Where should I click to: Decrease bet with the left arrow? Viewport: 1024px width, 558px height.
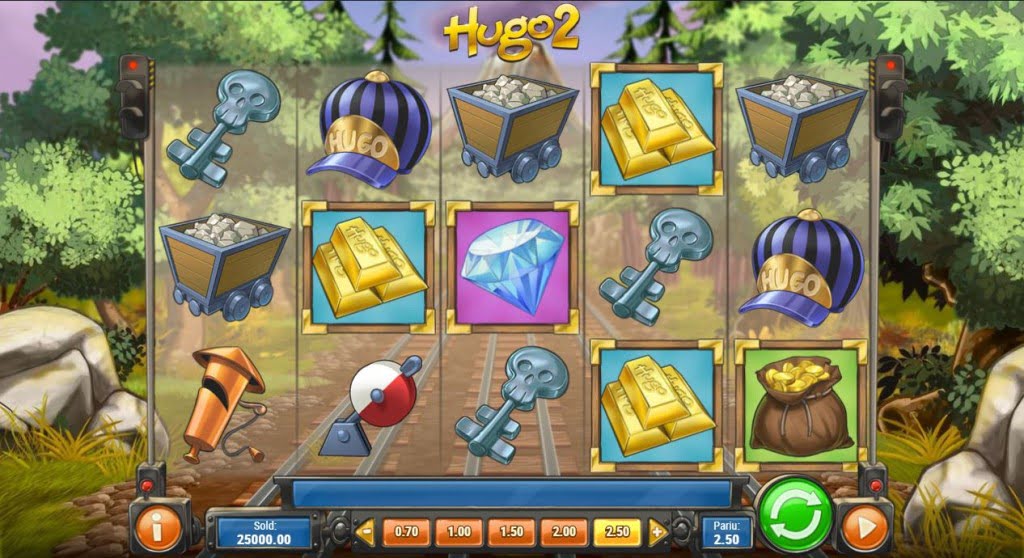point(365,531)
